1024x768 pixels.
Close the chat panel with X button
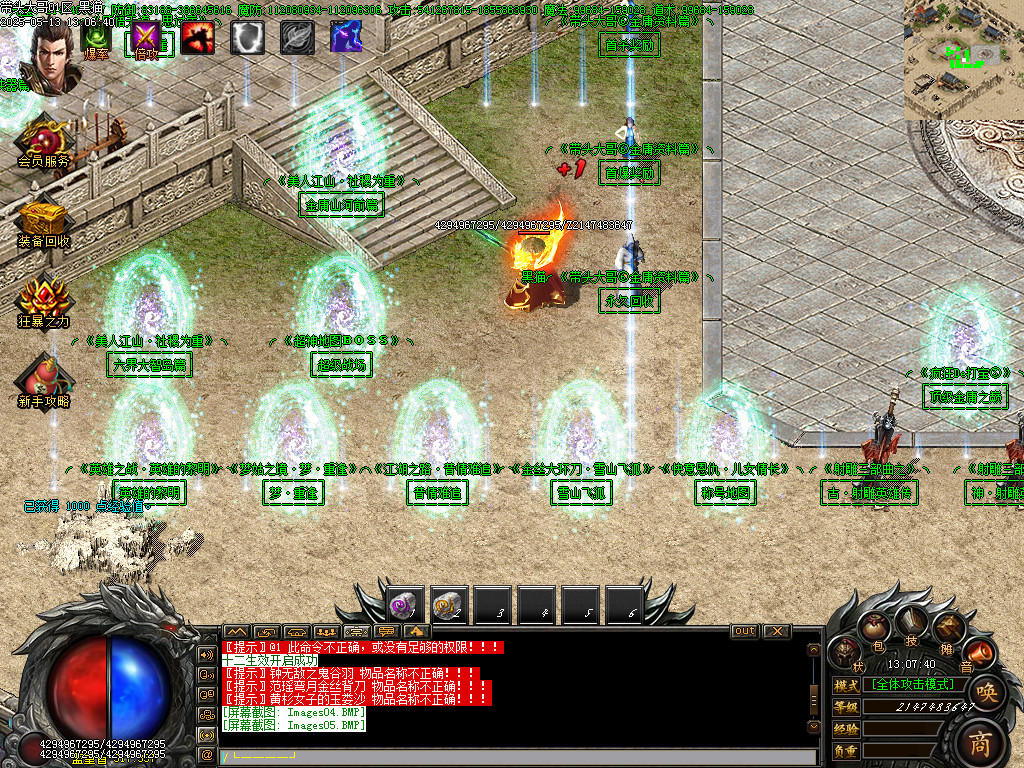click(x=776, y=632)
